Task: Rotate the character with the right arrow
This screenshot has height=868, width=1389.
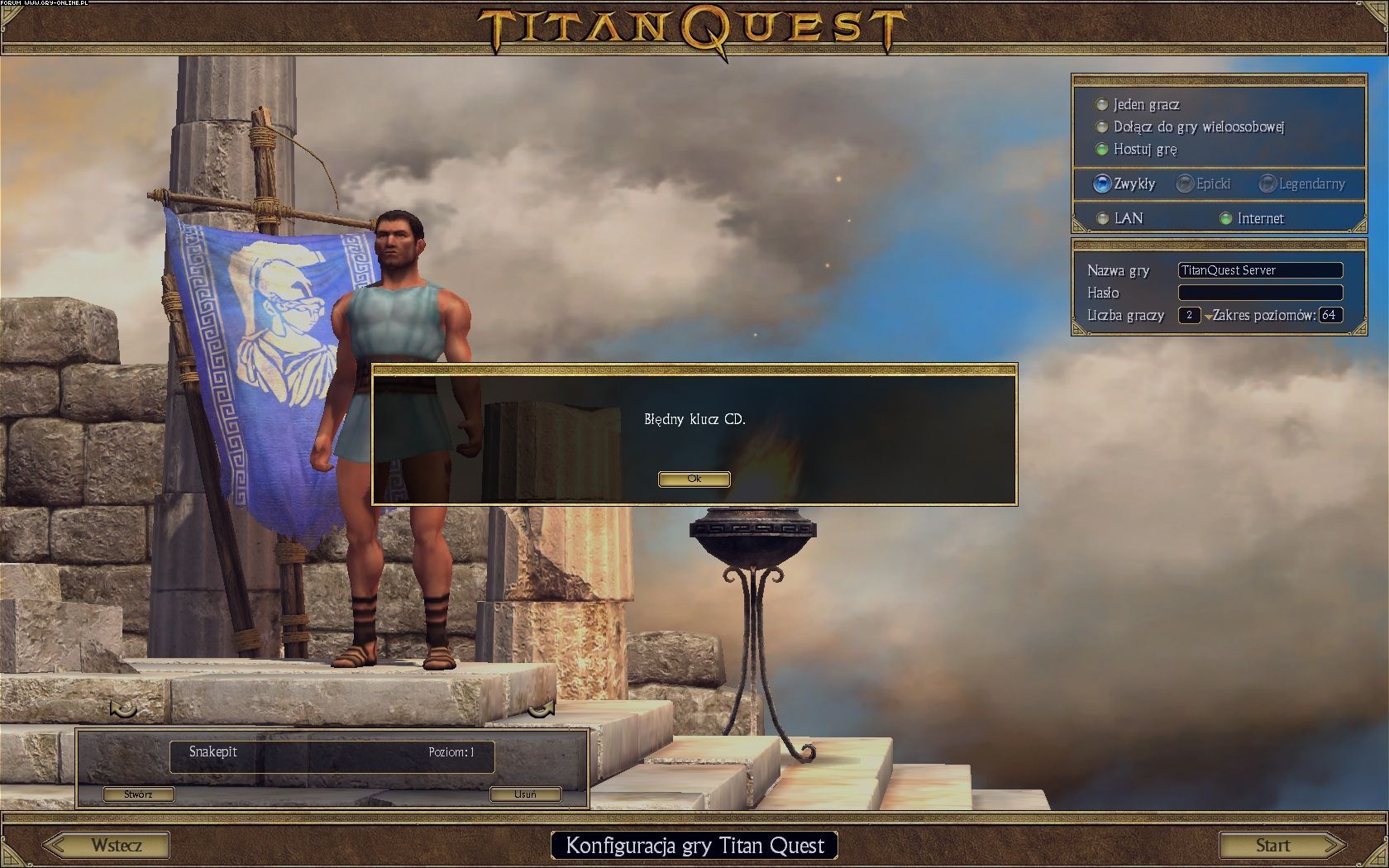Action: point(542,708)
